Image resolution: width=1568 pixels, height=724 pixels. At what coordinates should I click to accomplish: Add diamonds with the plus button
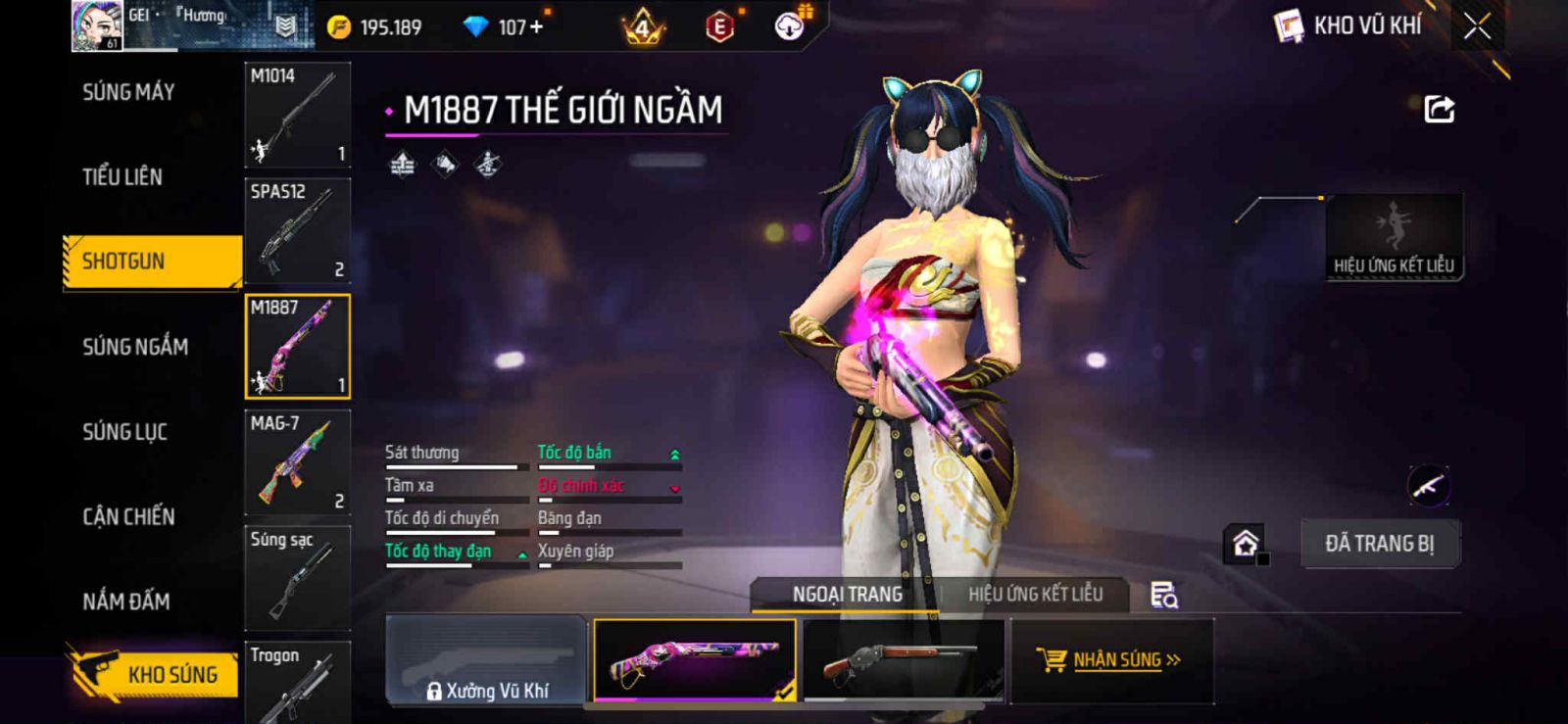[535, 27]
